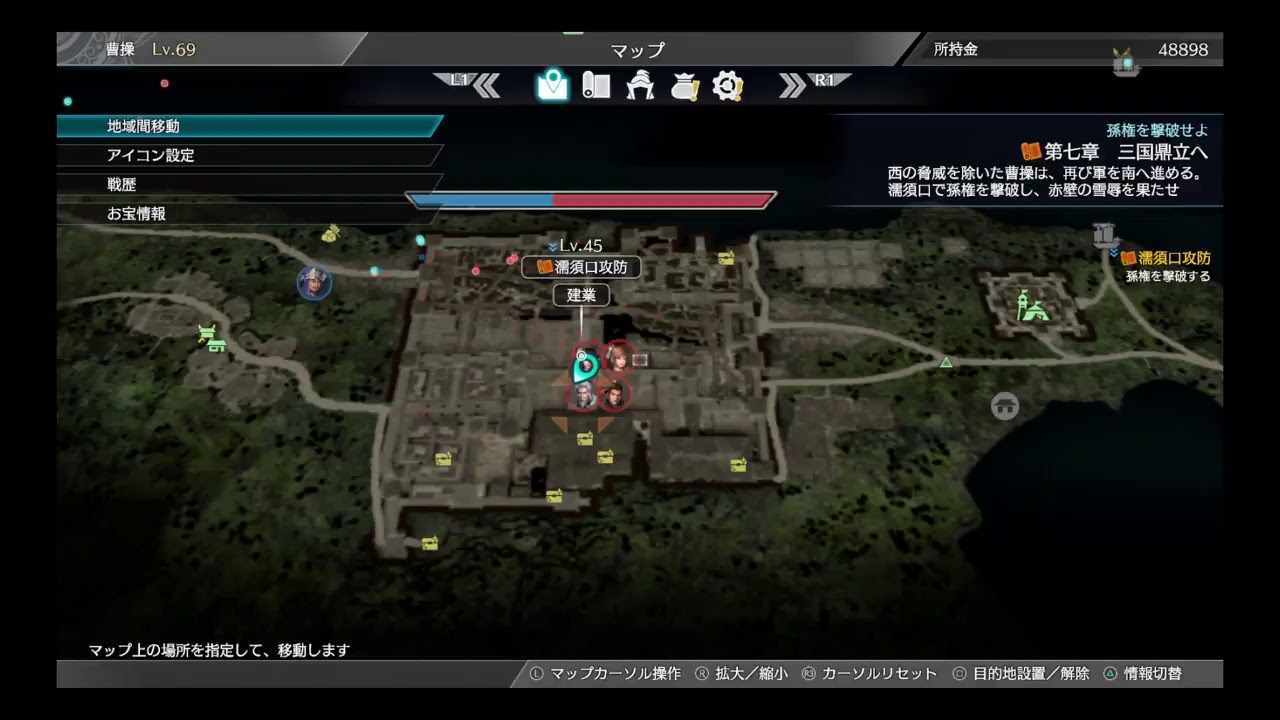Open the gear settings icon marked with an exclamation
This screenshot has width=1280, height=720.
[x=727, y=86]
